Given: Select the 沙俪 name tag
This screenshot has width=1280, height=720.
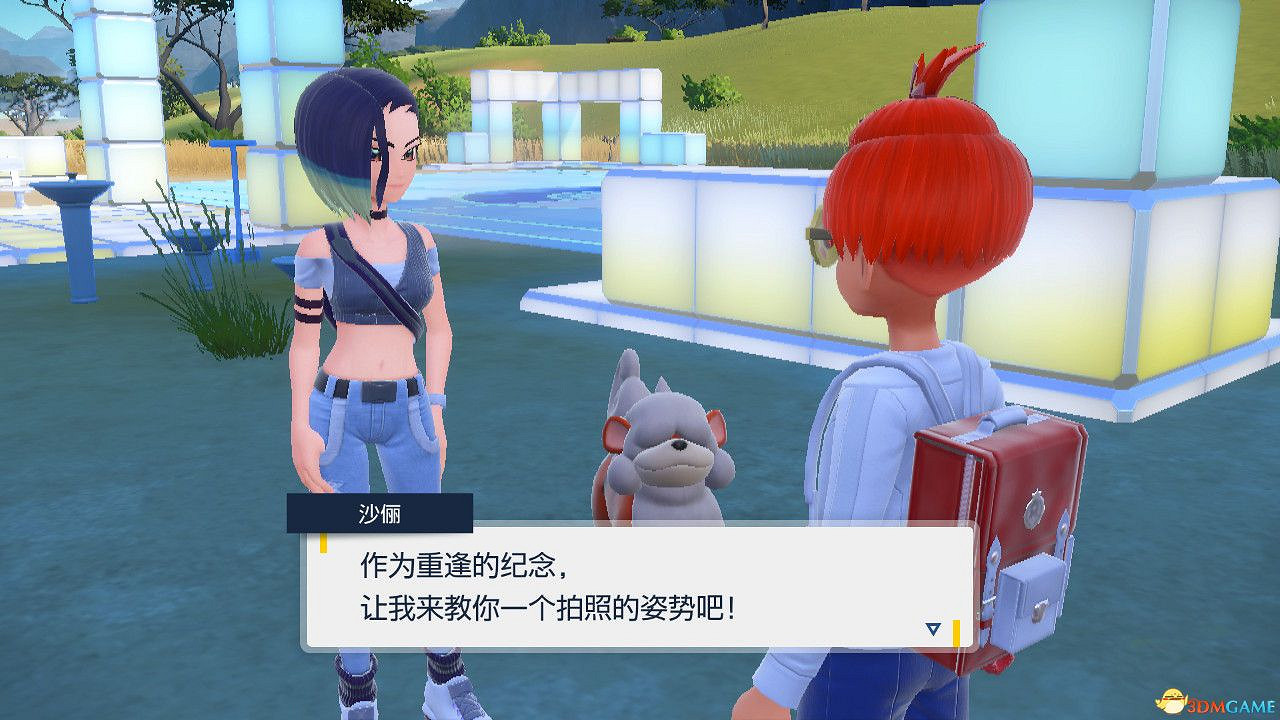Looking at the screenshot, I should pos(379,514).
